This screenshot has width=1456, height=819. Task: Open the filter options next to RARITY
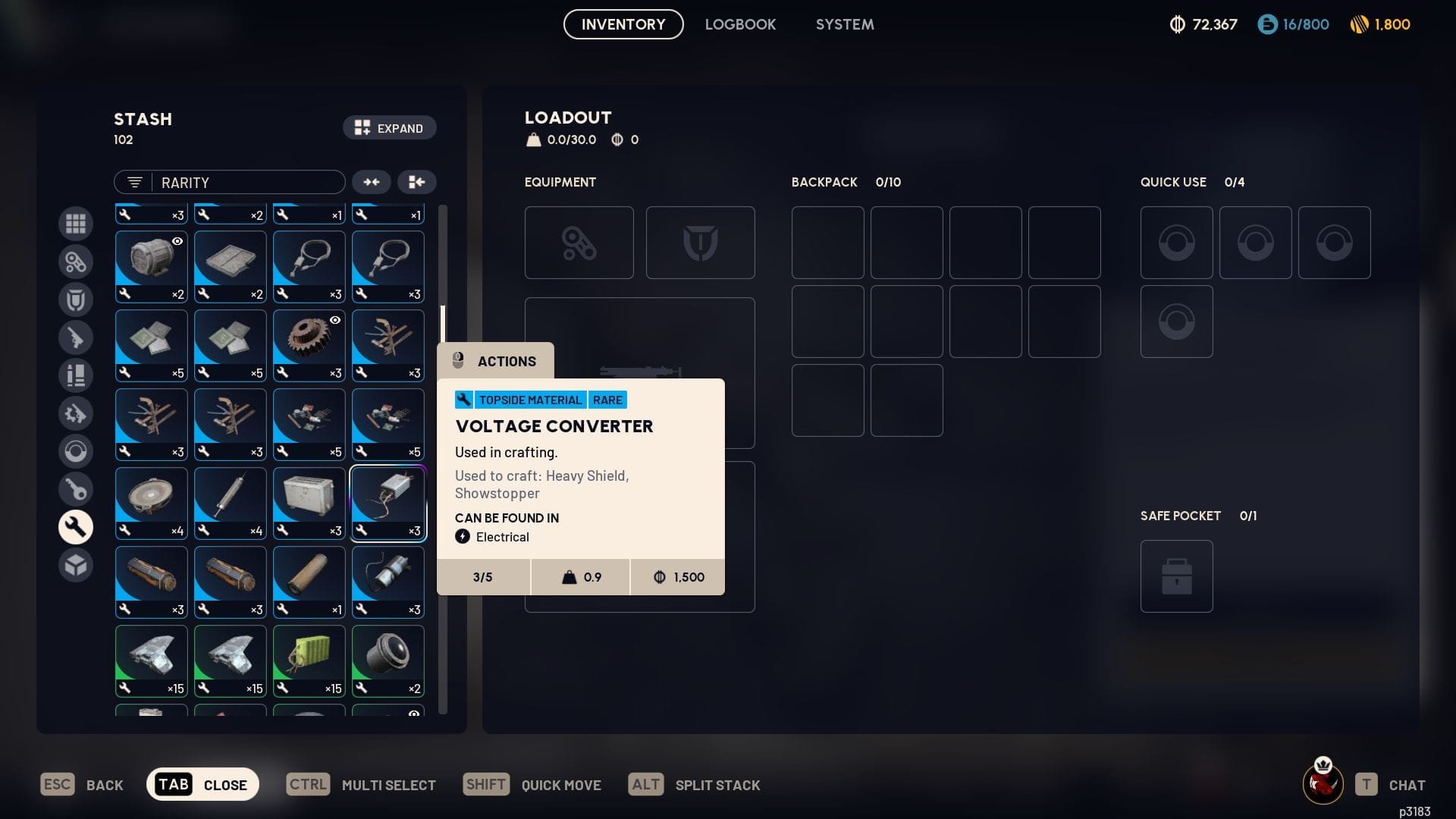pos(134,182)
